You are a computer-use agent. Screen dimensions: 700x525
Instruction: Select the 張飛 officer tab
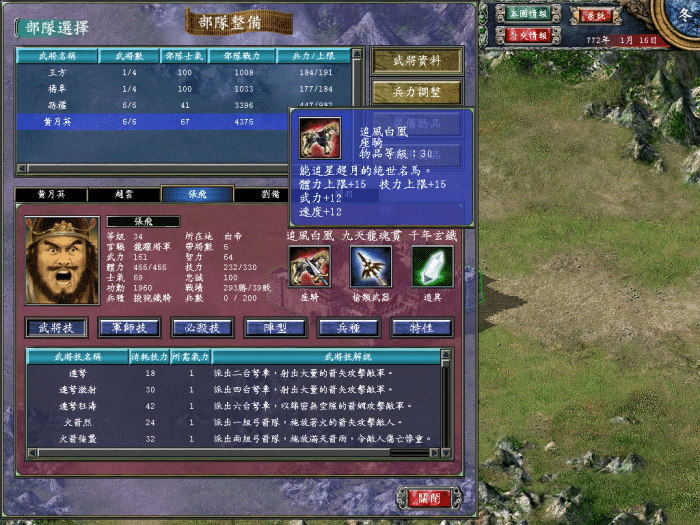click(197, 195)
